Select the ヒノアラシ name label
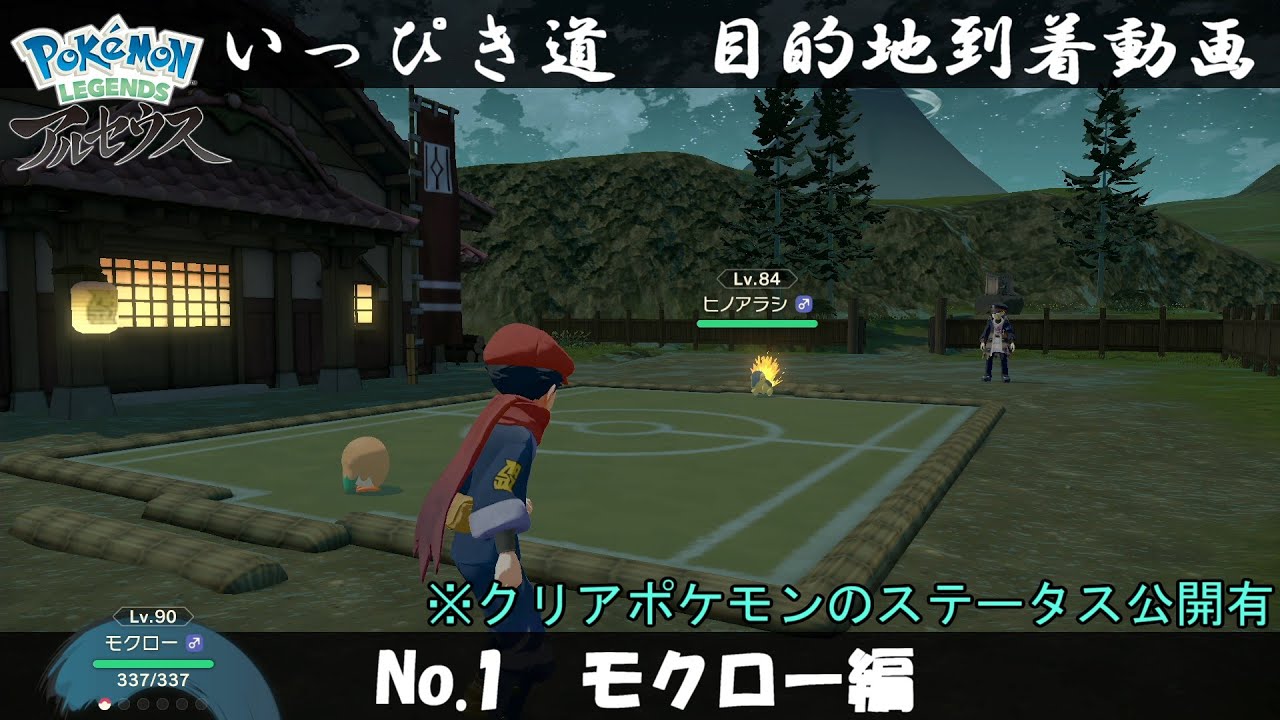The image size is (1280, 720). click(x=745, y=305)
